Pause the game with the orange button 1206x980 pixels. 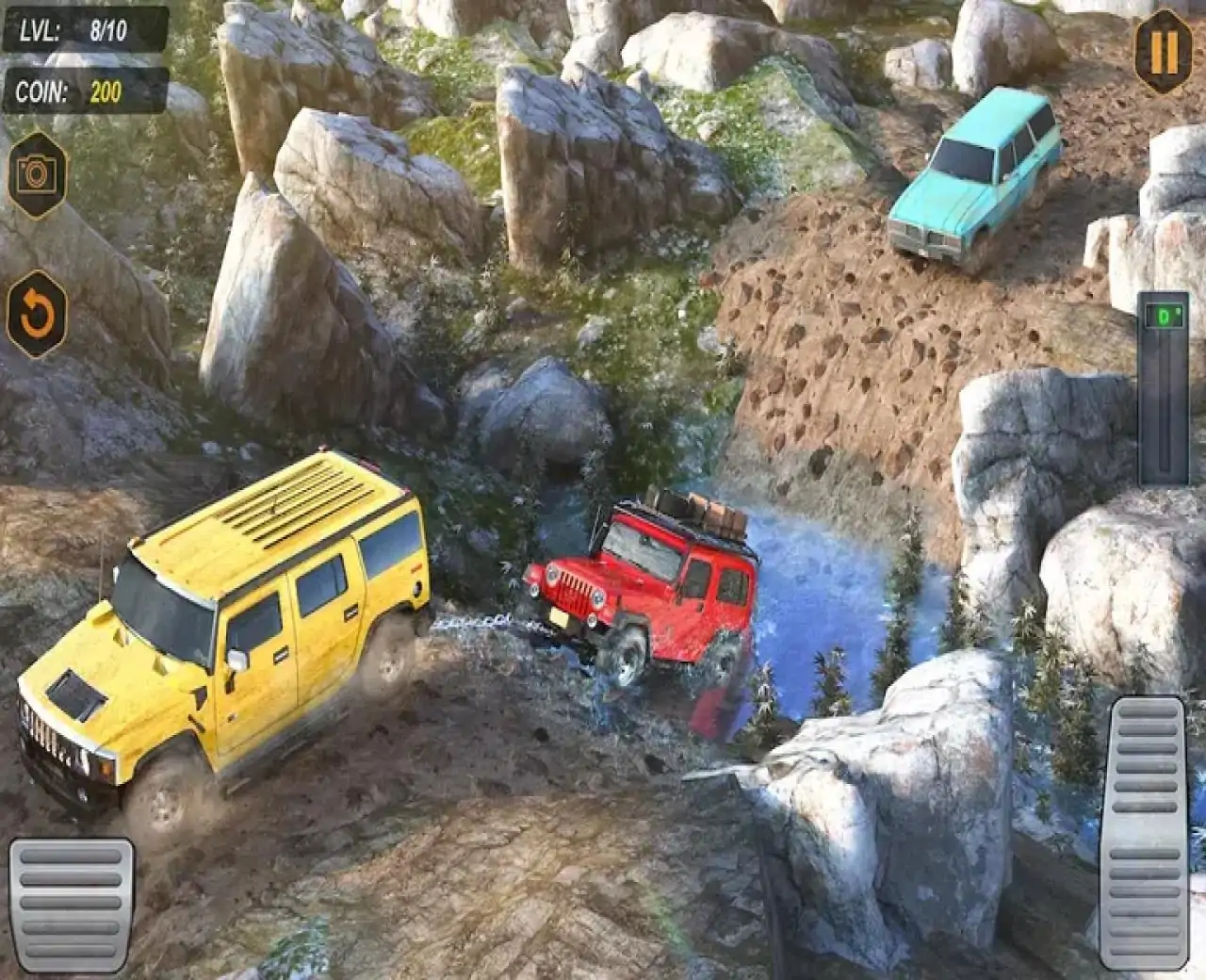point(1164,52)
